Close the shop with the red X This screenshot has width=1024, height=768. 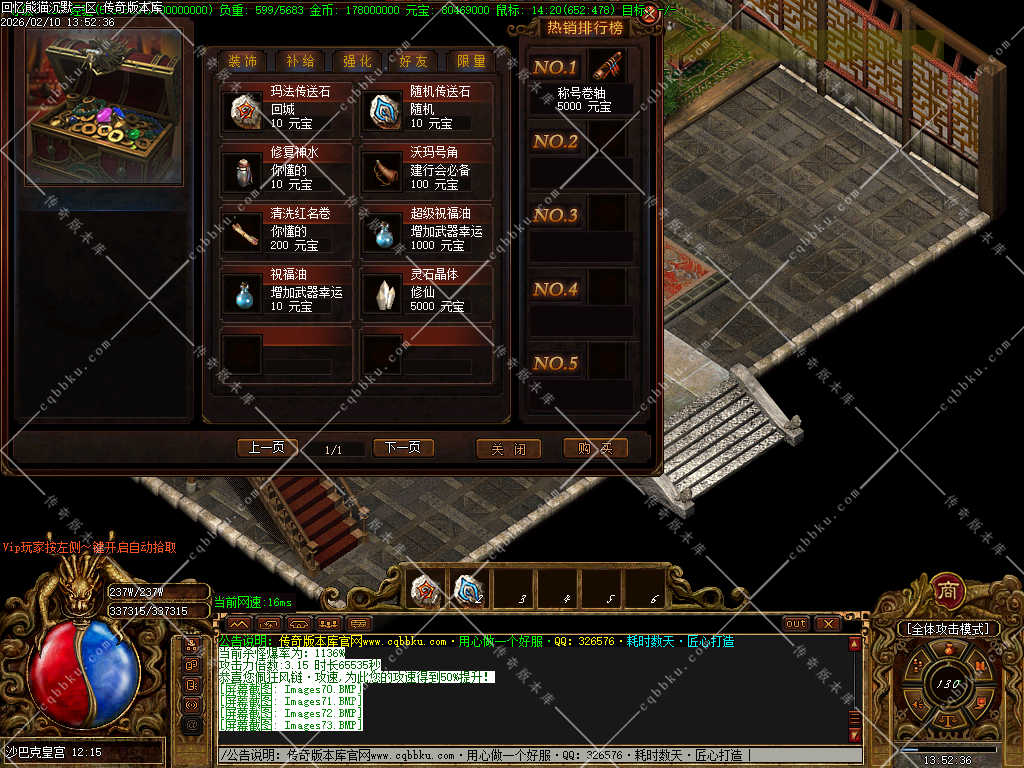tap(650, 15)
